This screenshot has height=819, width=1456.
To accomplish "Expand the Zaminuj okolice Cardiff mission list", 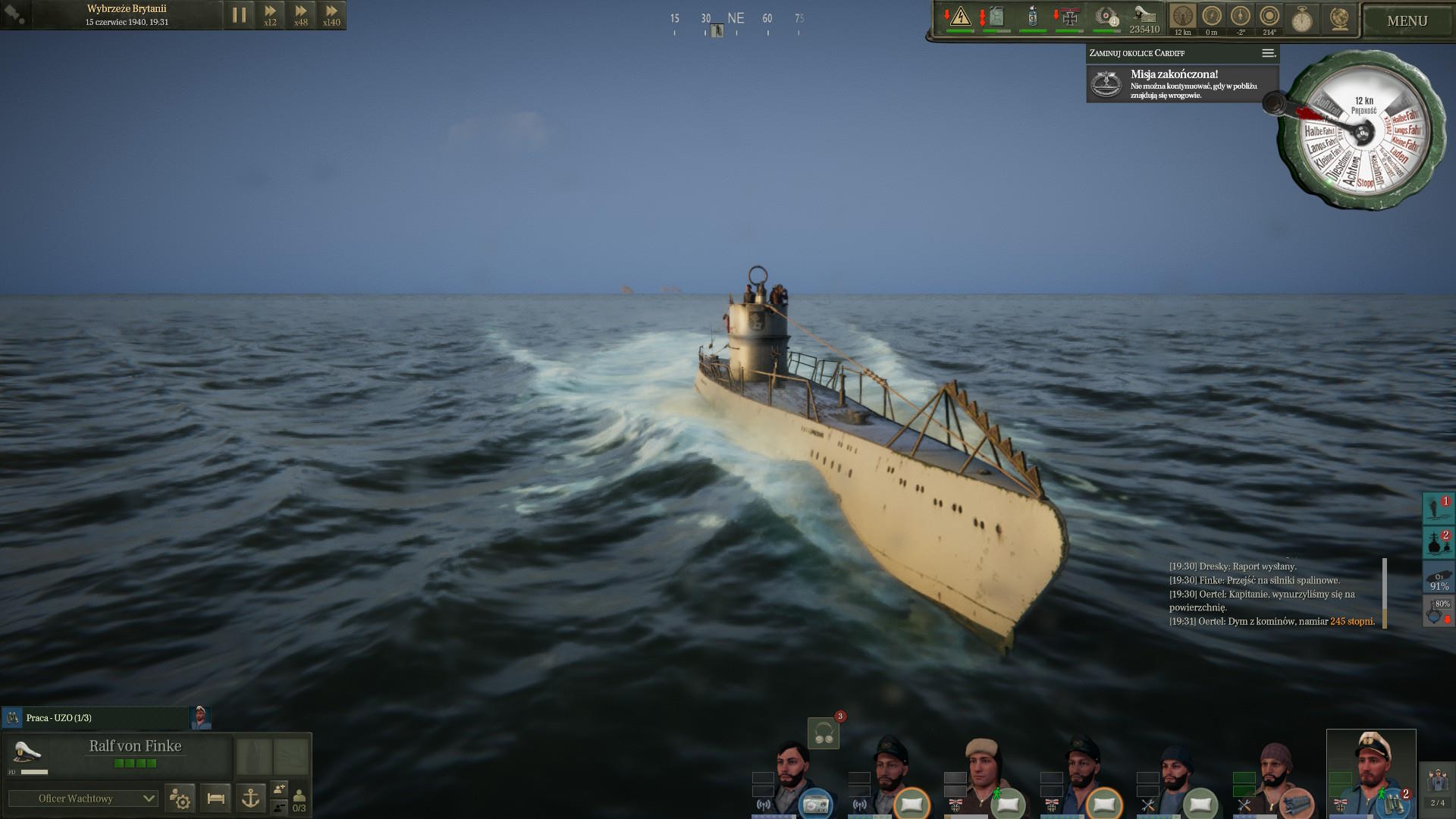I will click(1268, 53).
